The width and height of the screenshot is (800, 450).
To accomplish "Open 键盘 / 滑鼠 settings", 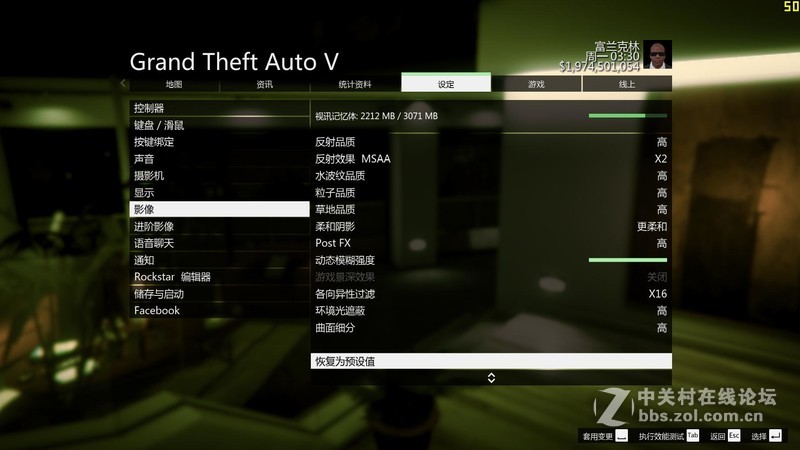I will coord(220,125).
